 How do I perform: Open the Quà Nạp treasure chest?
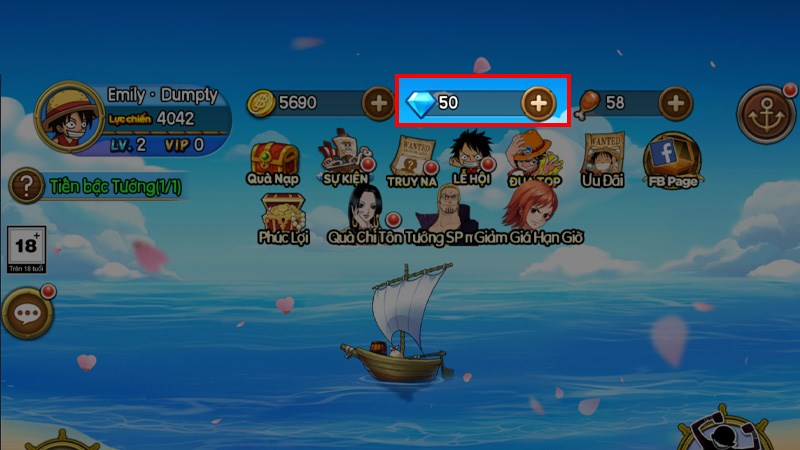[274, 160]
